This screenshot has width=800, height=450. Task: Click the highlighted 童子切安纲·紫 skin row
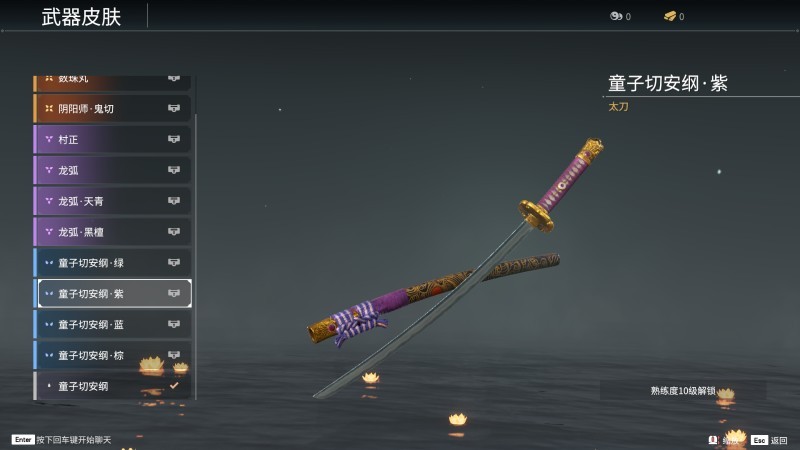(112, 294)
